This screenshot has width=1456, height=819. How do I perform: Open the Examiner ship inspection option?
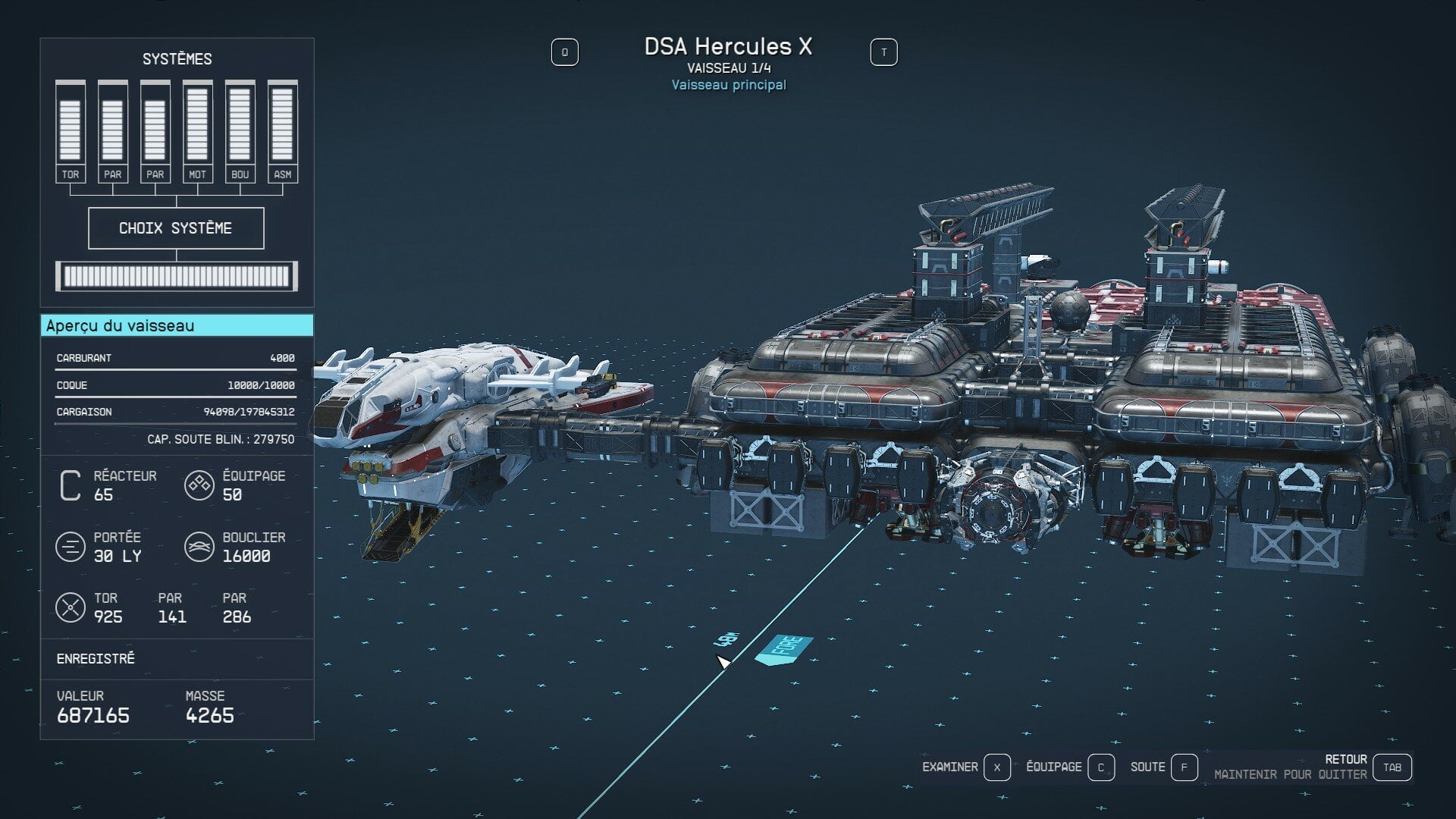point(996,767)
